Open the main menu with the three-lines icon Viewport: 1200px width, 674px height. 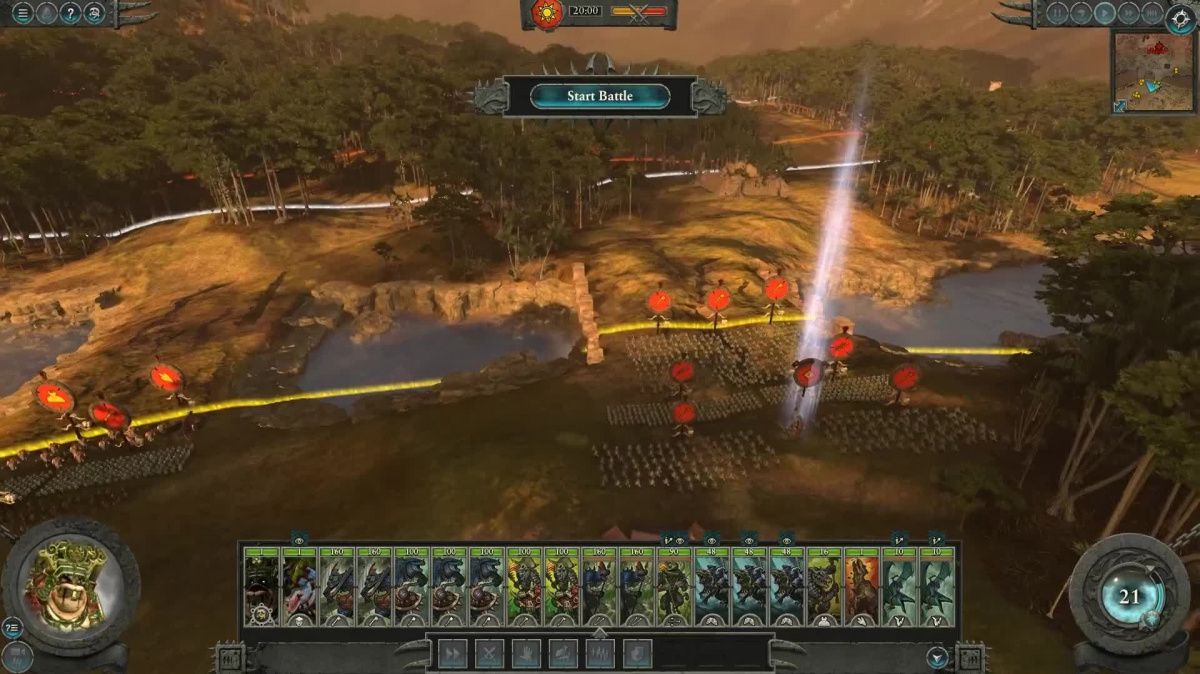coord(21,13)
